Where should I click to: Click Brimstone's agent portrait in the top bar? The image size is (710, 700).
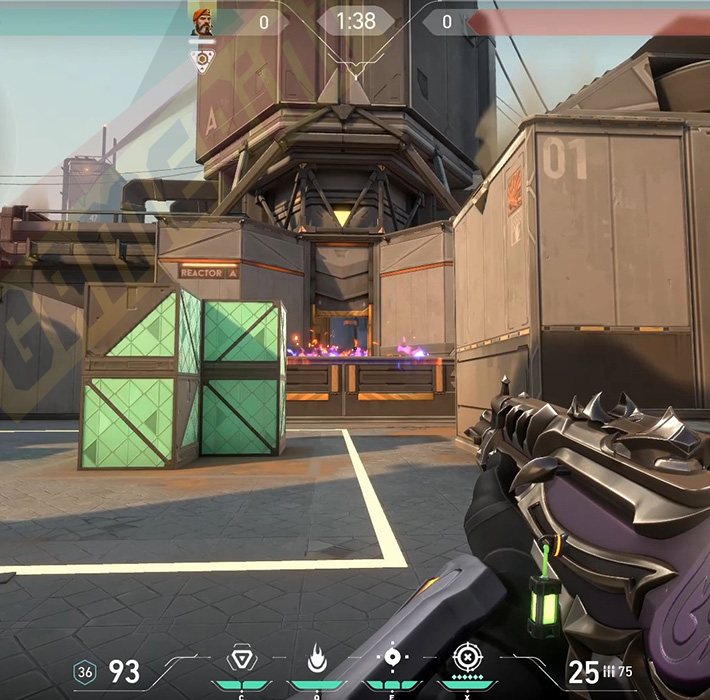(x=202, y=21)
